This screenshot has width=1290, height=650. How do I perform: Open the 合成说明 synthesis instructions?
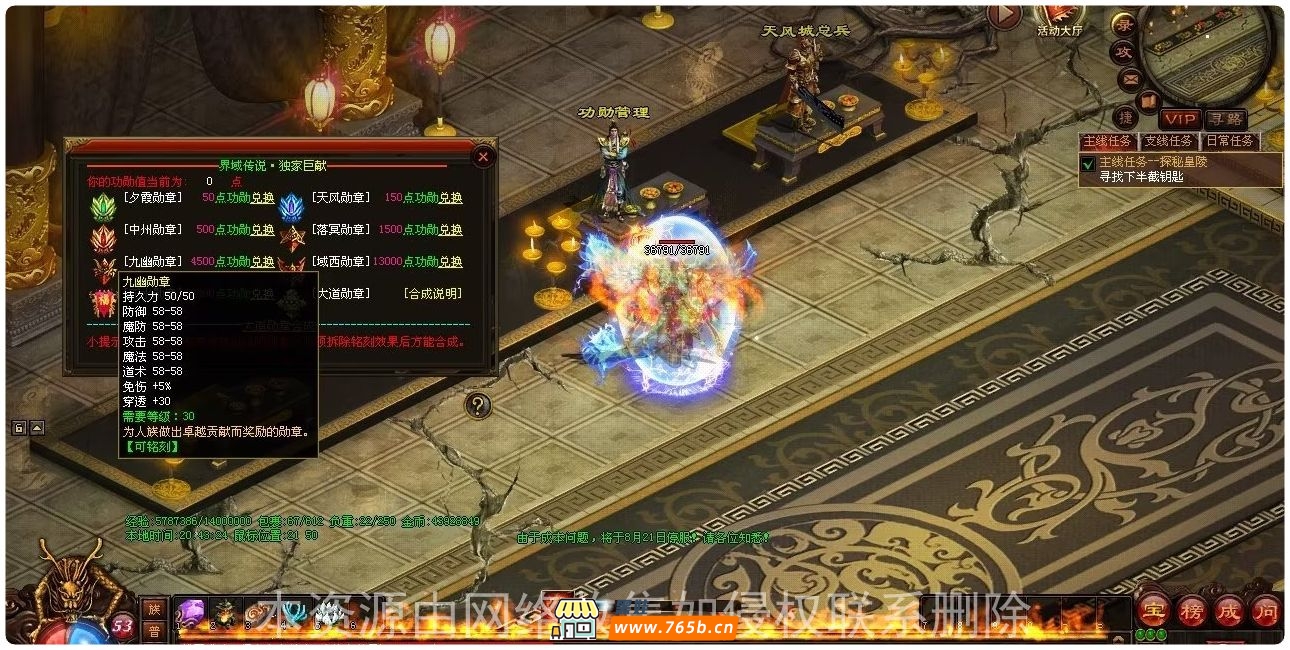click(x=433, y=294)
